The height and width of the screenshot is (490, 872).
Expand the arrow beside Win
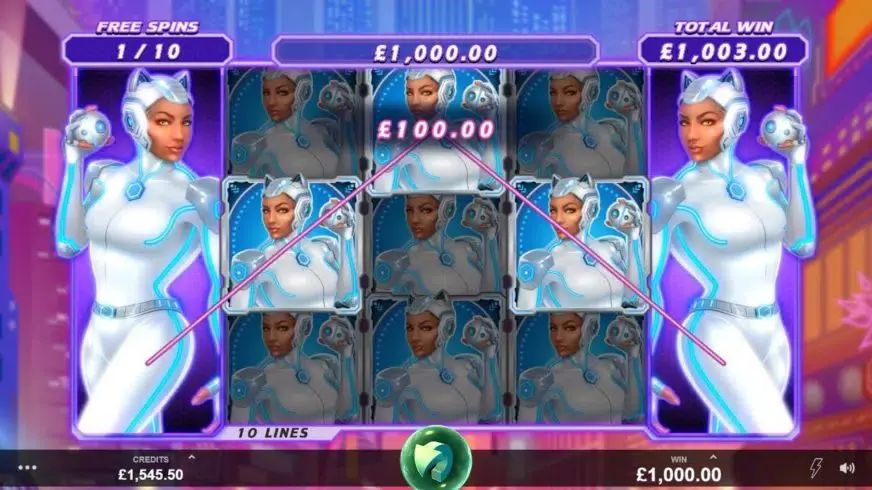tap(714, 457)
